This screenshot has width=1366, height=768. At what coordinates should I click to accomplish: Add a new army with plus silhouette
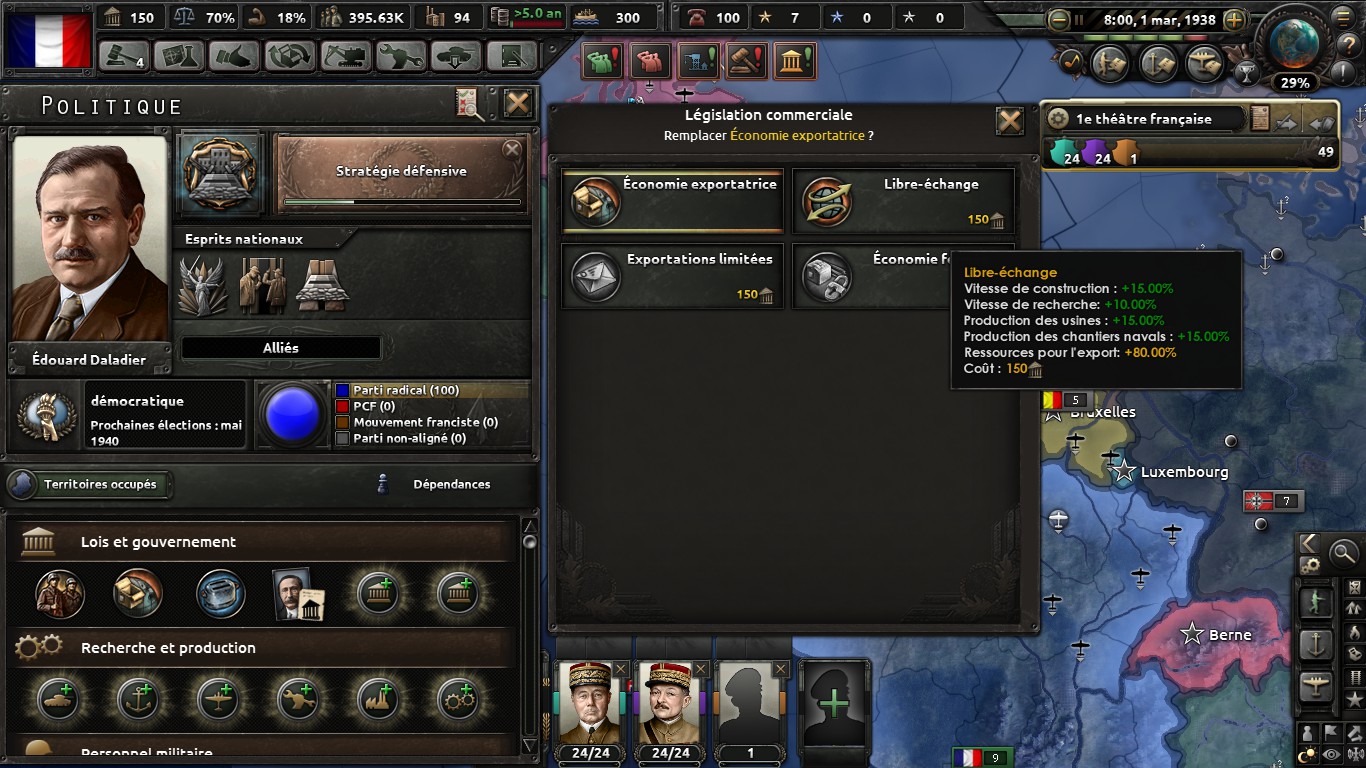click(832, 702)
